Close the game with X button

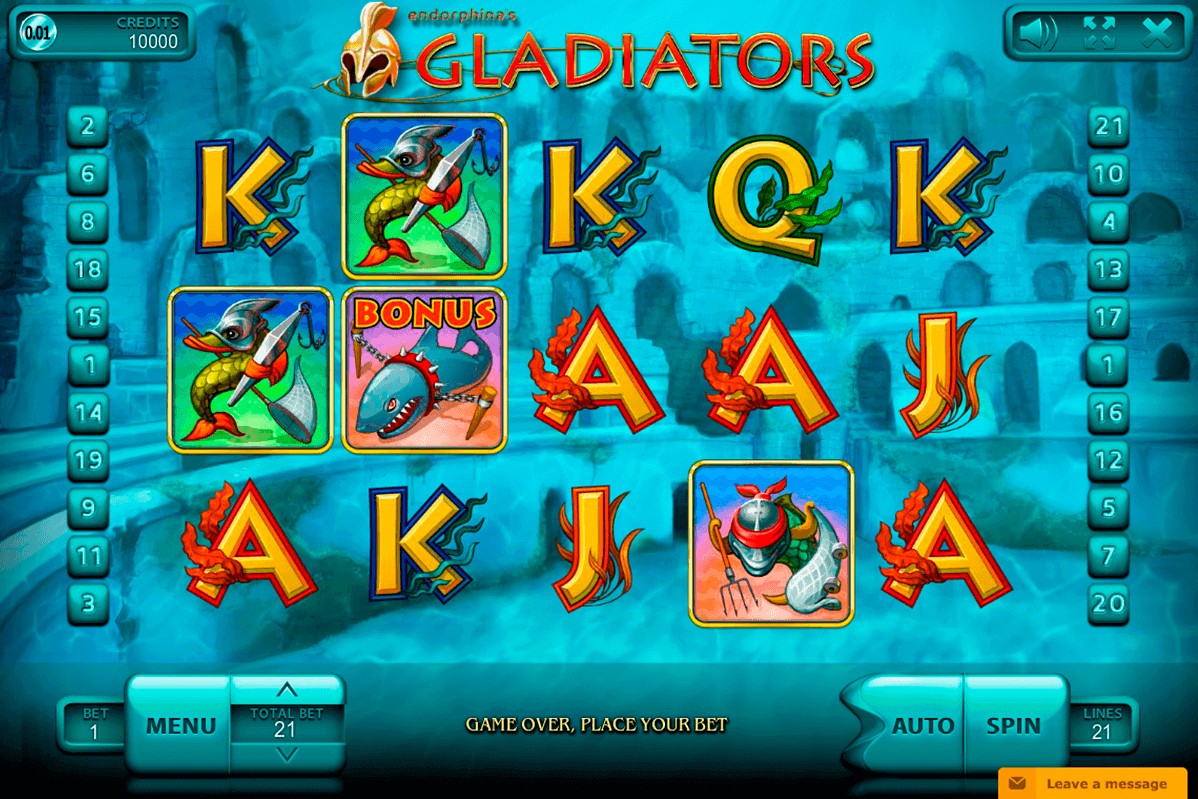(x=1158, y=34)
